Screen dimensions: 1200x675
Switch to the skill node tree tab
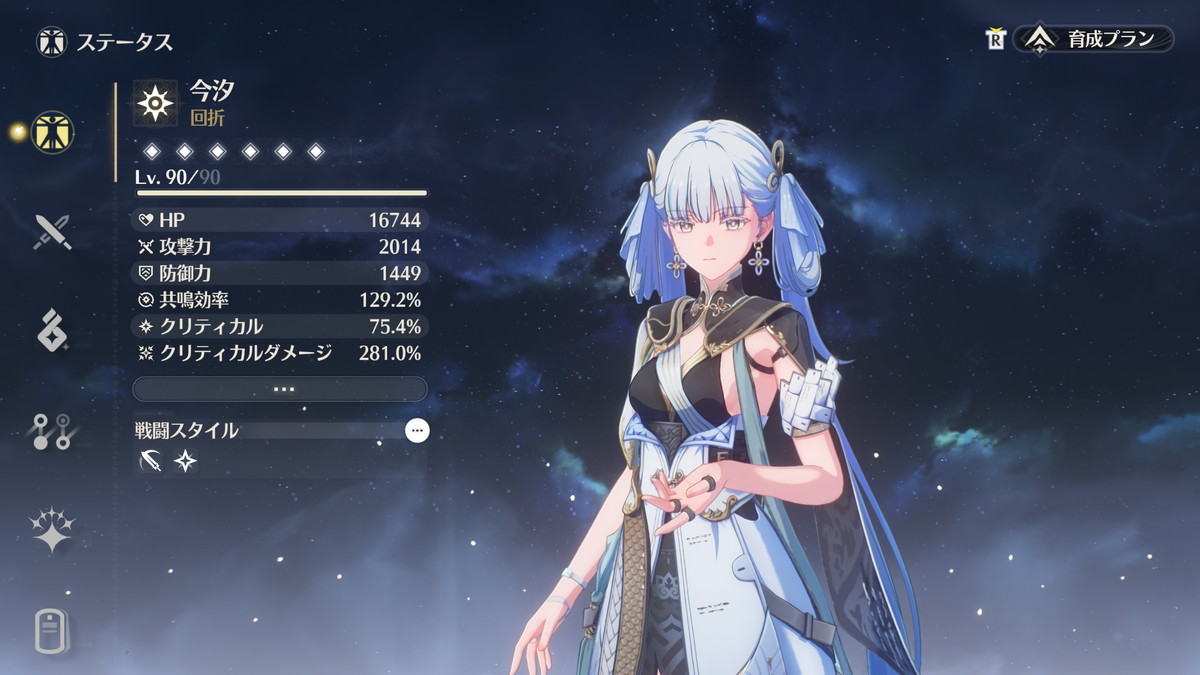(52, 431)
